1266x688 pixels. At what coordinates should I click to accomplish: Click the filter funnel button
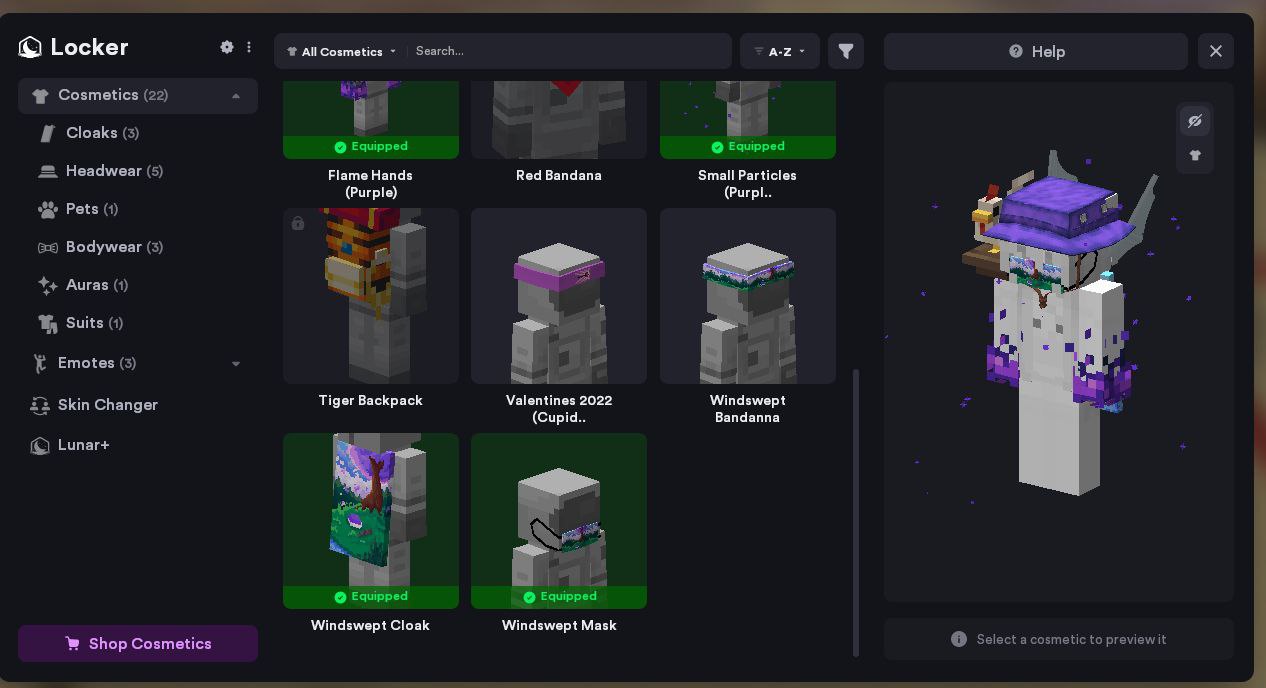pos(846,51)
